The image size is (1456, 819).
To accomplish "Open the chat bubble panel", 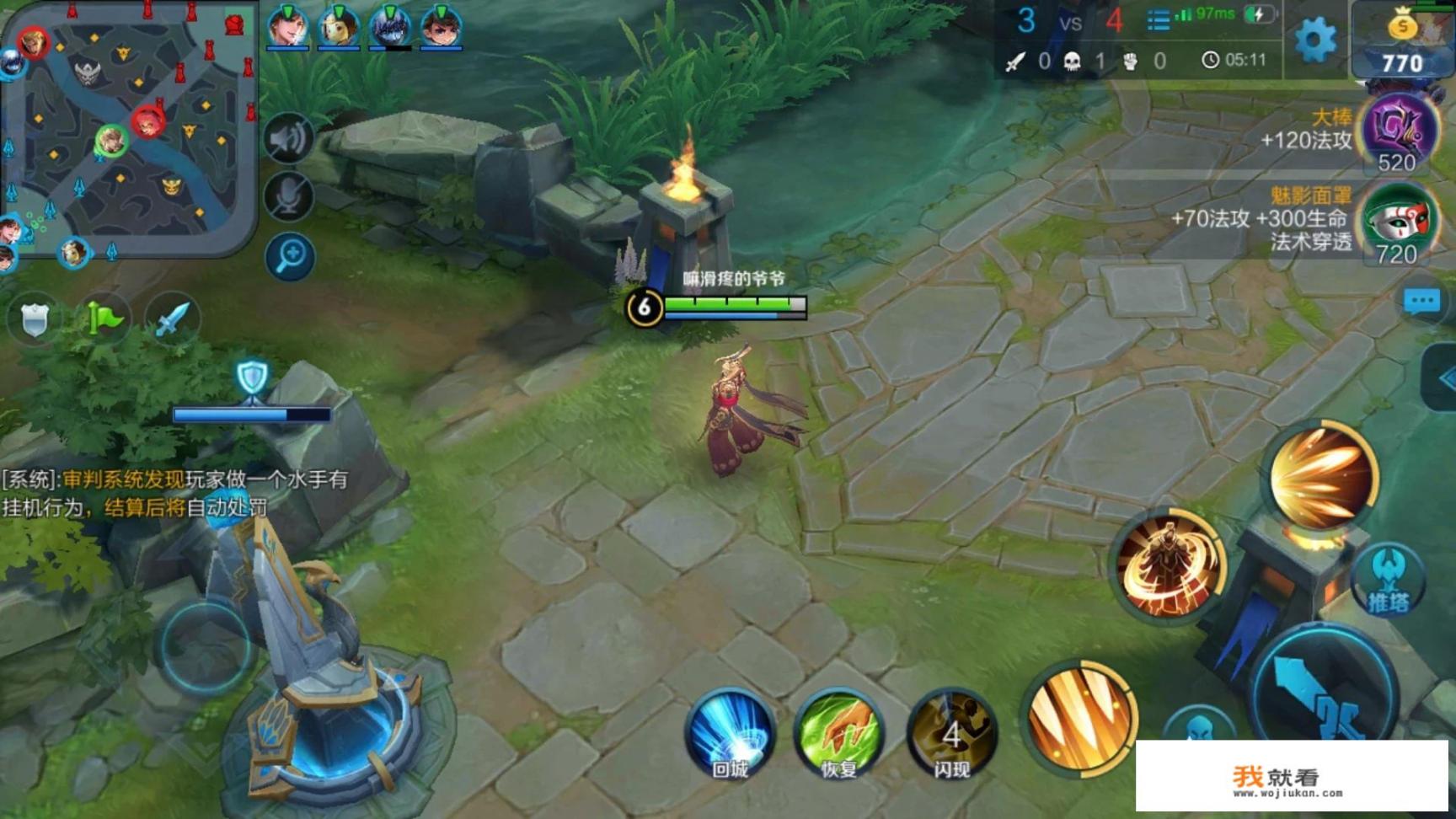I will (1421, 302).
